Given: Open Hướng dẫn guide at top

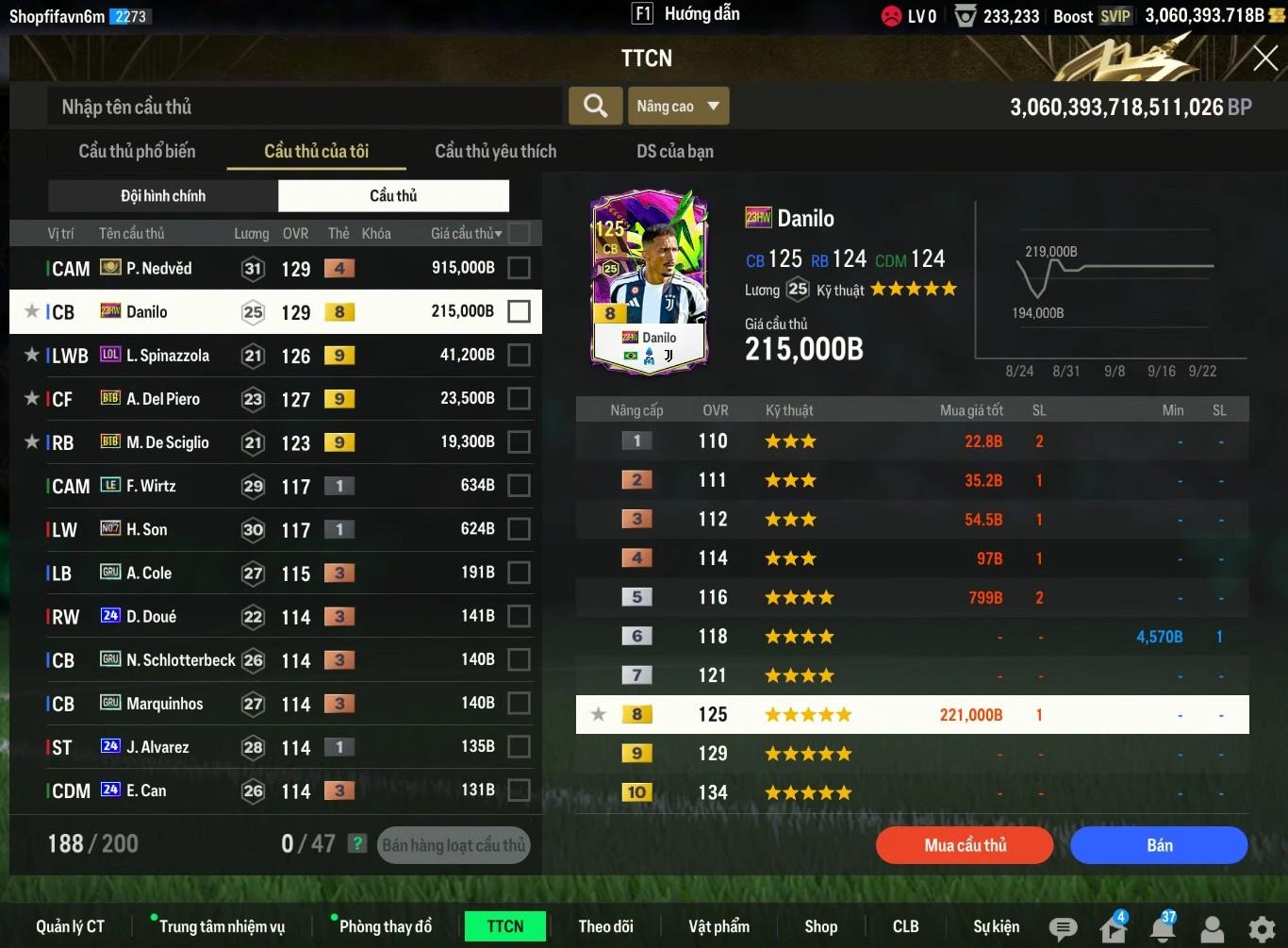Looking at the screenshot, I should pos(686,14).
